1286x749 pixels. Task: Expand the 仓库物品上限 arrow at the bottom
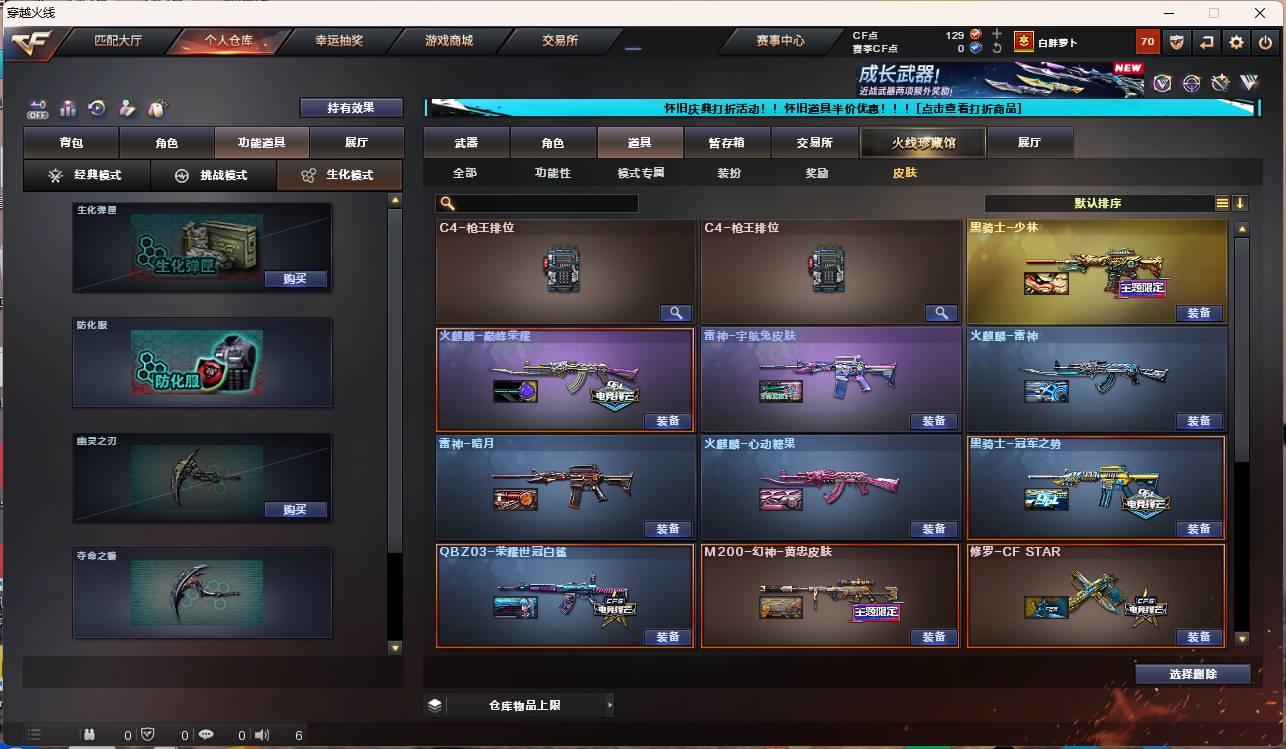point(609,704)
